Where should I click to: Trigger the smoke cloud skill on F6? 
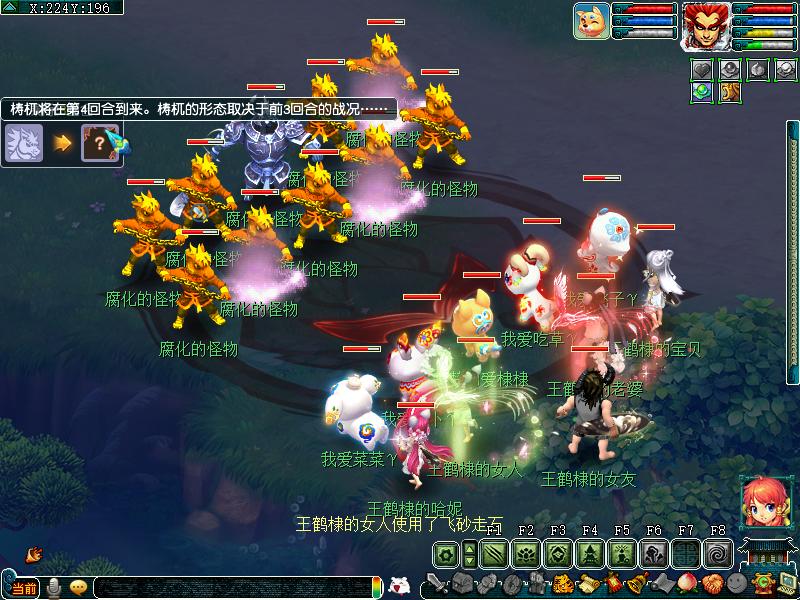point(654,554)
